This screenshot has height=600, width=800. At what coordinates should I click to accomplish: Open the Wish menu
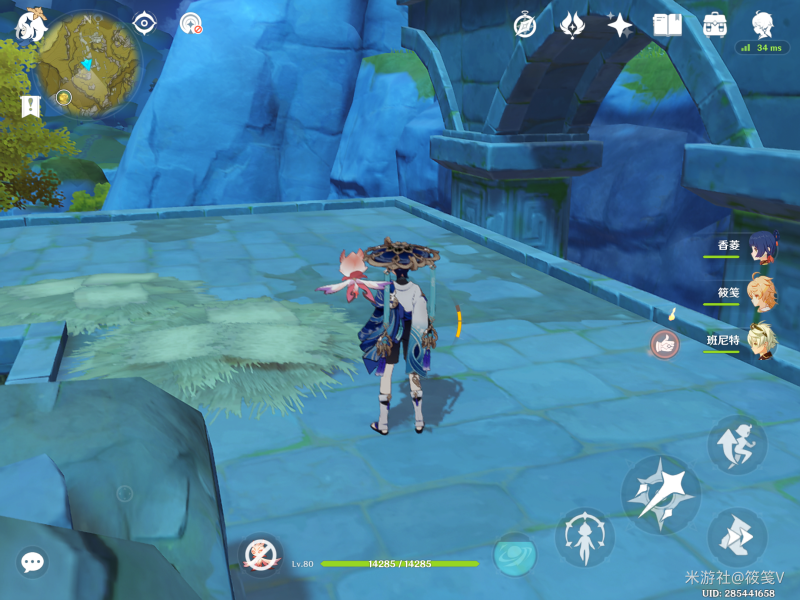tap(572, 25)
